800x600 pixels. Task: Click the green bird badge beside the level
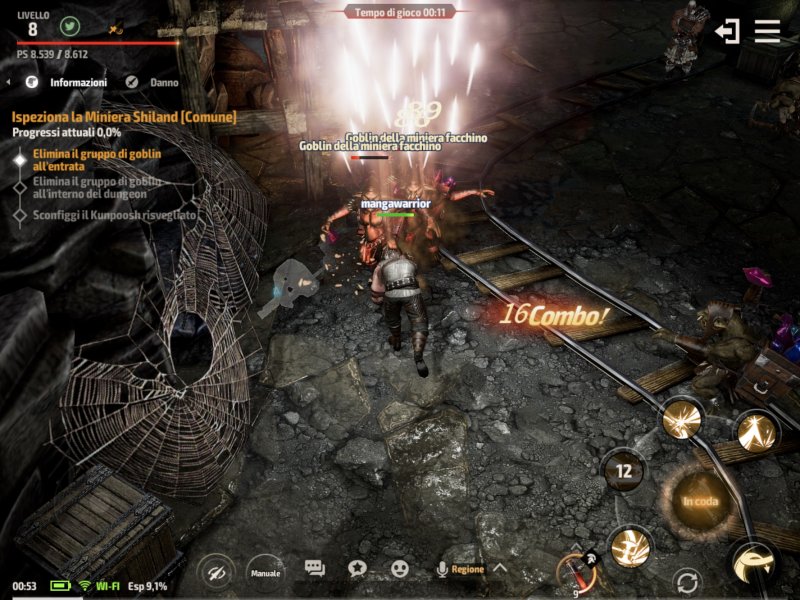(x=70, y=27)
